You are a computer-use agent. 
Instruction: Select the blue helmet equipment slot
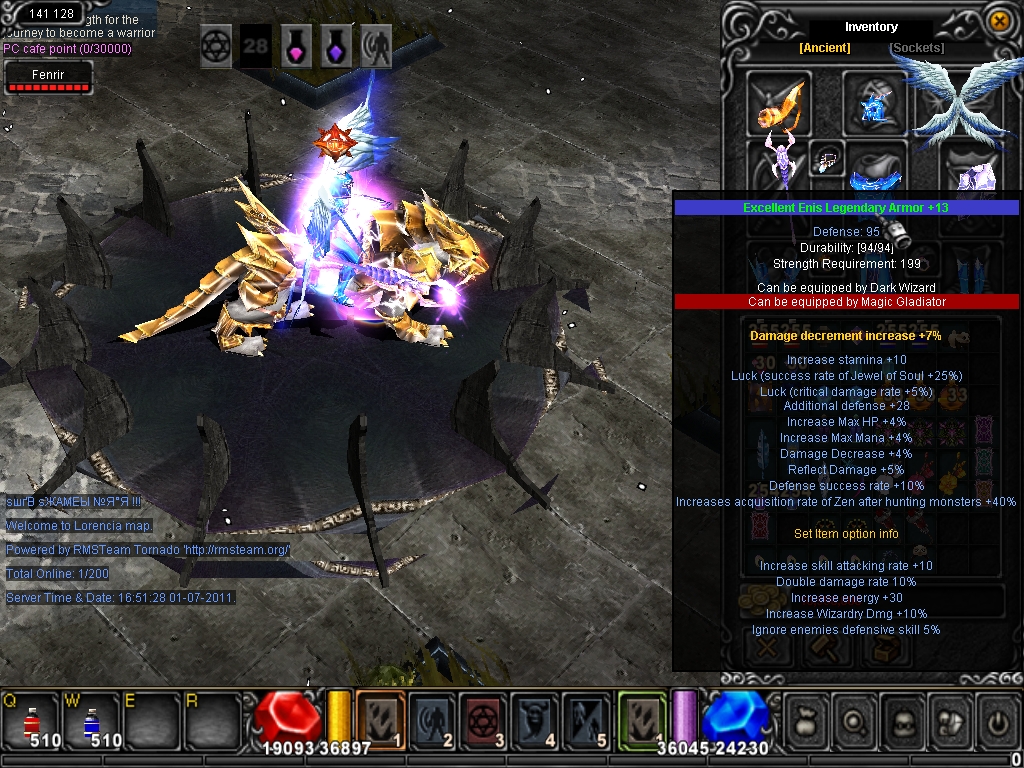point(874,103)
